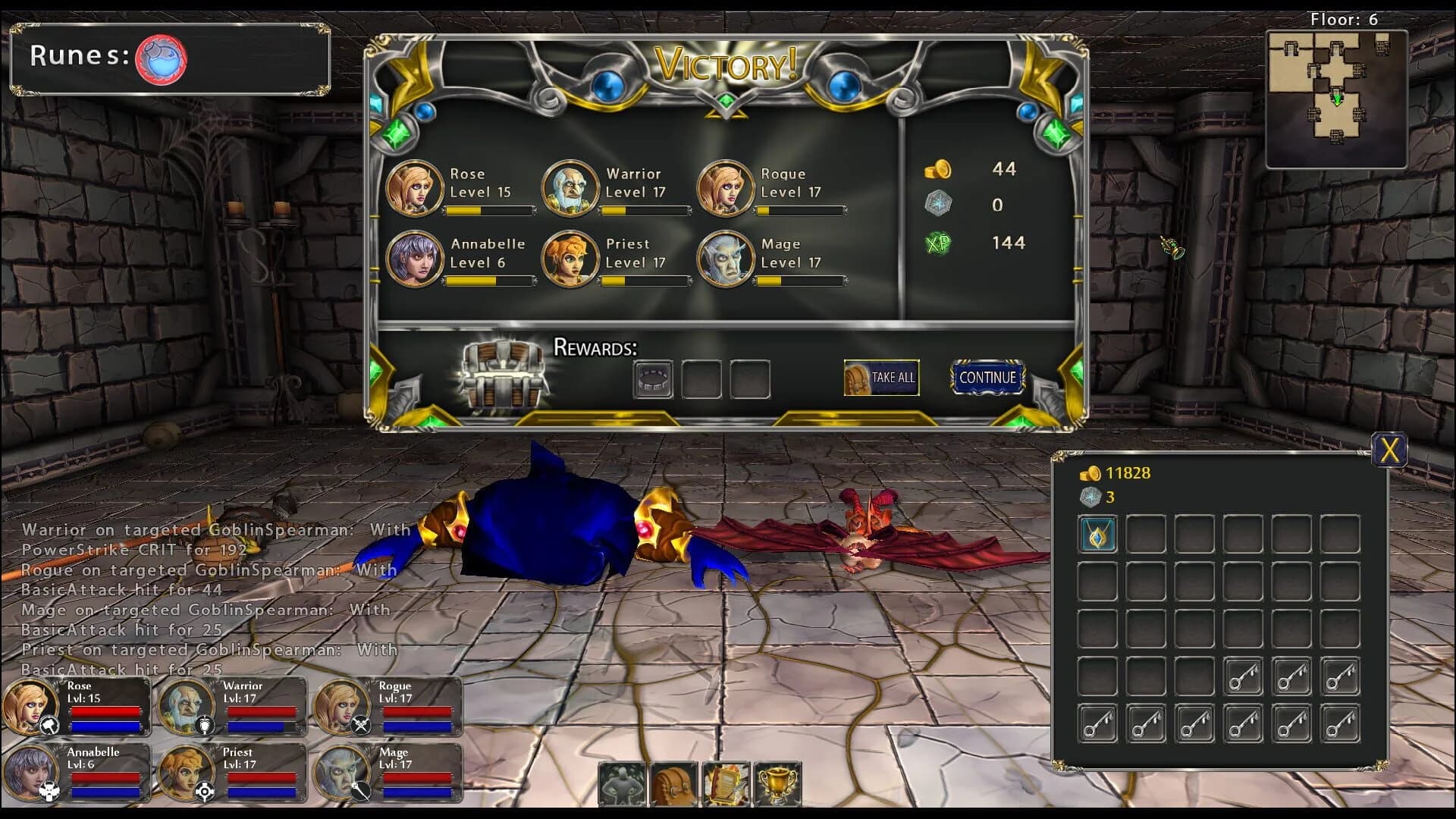Screen dimensions: 1456x819
Task: Select the blue amulet in the inventory grid
Action: (x=1097, y=533)
